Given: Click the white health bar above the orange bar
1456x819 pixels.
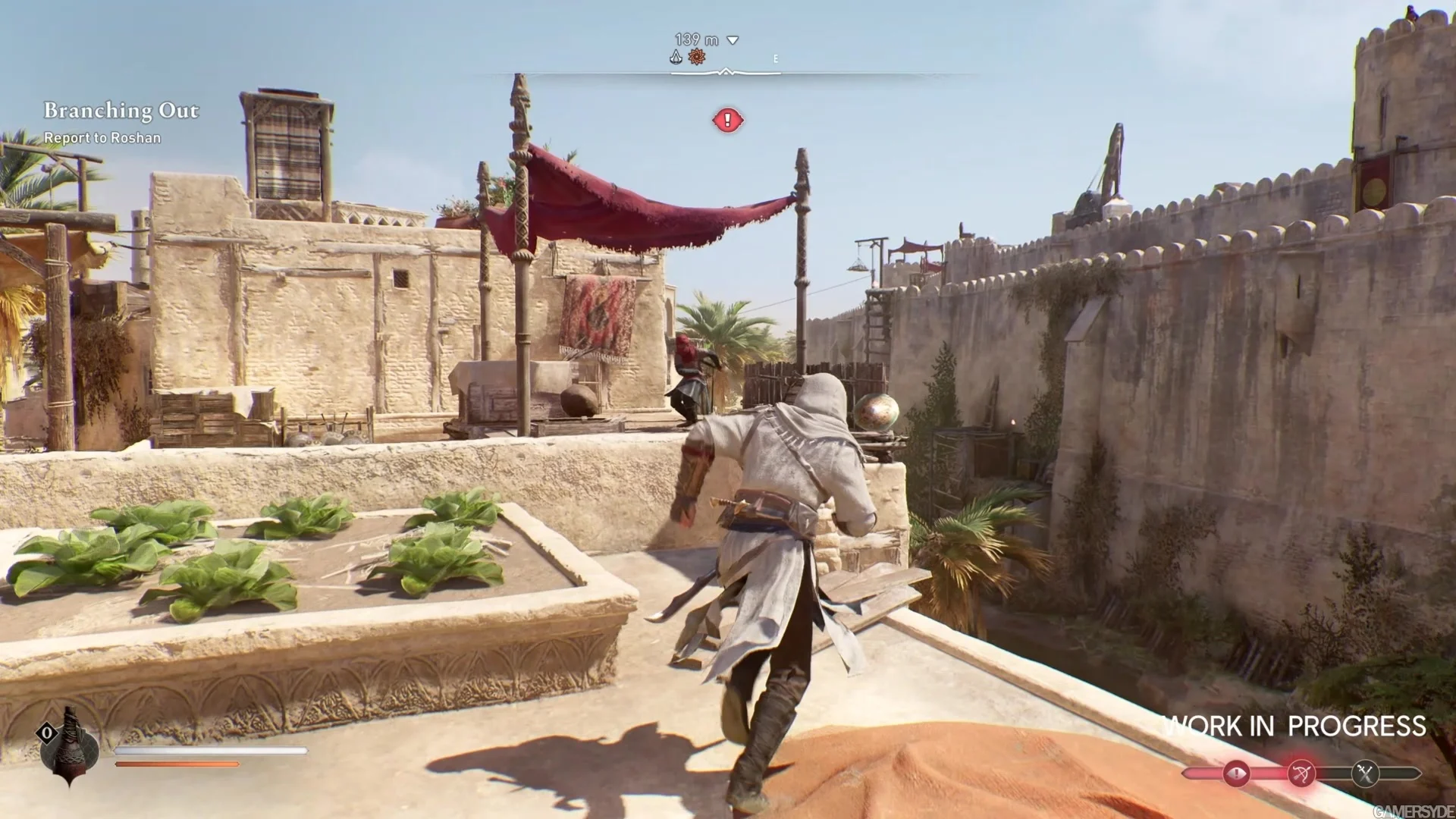Looking at the screenshot, I should [x=212, y=751].
